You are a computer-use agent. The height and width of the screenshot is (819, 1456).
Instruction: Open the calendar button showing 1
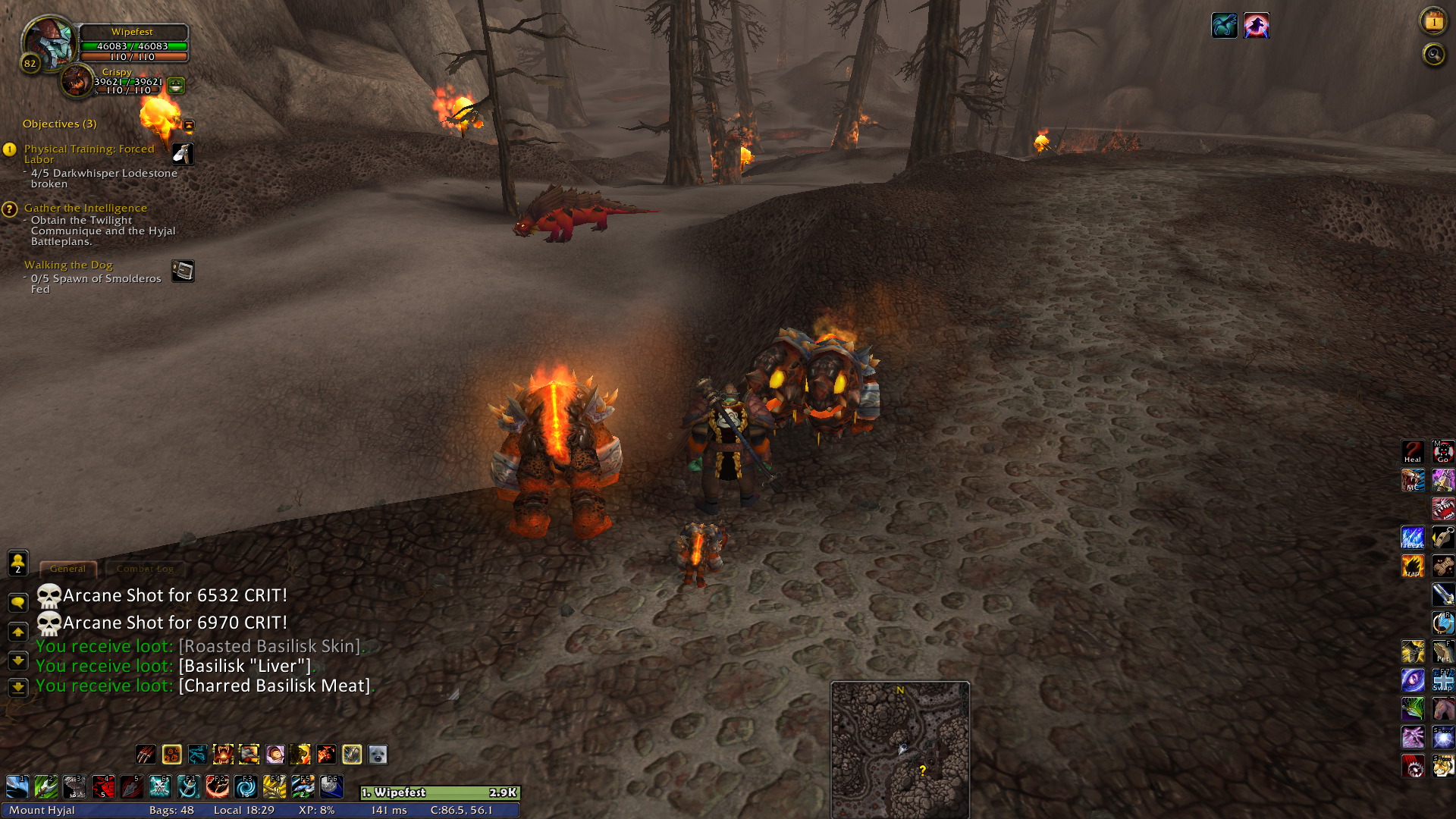pos(1432,22)
